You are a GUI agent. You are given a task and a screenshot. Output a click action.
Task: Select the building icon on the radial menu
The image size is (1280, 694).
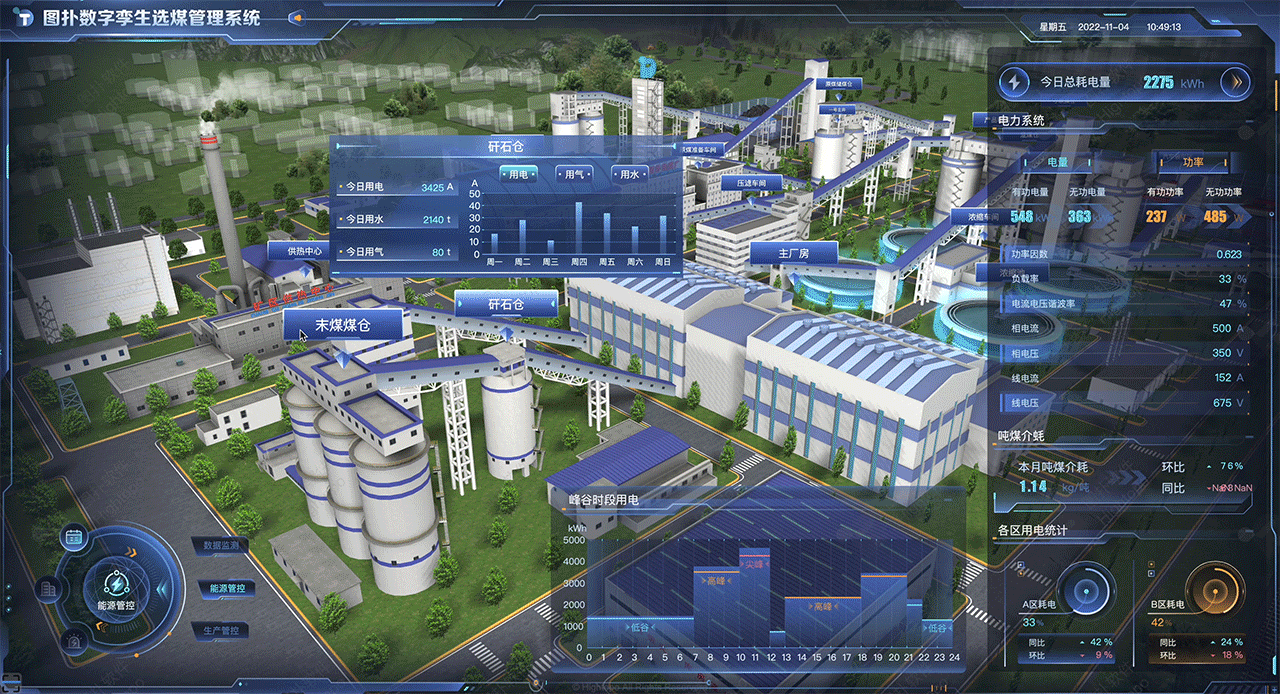pos(47,589)
